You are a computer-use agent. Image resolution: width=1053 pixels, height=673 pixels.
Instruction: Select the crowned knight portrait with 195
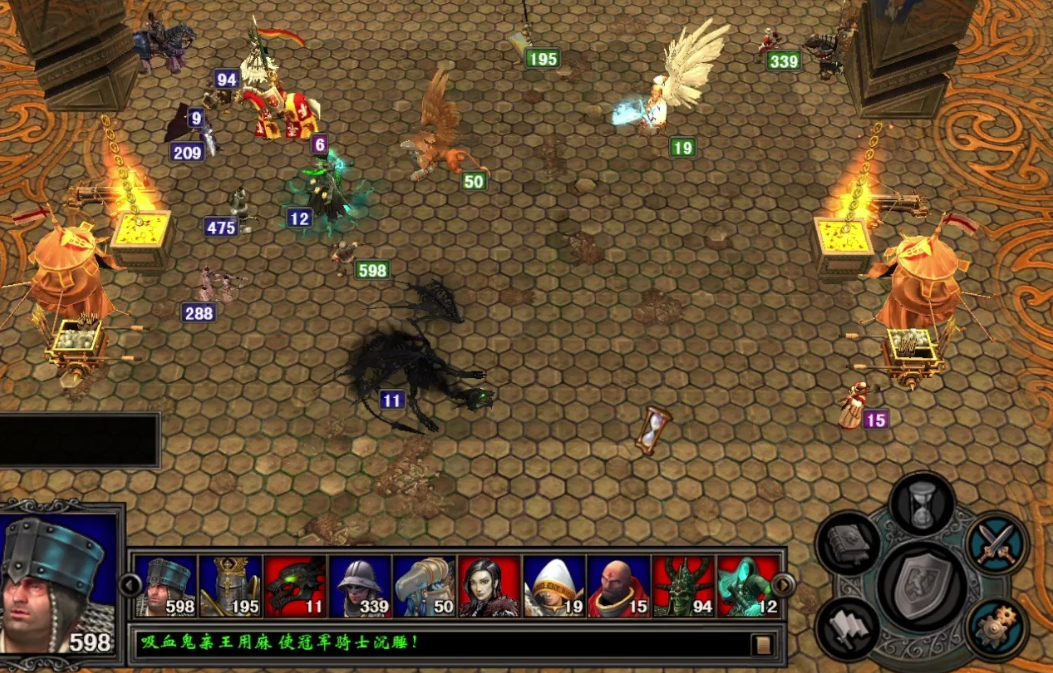[x=230, y=586]
